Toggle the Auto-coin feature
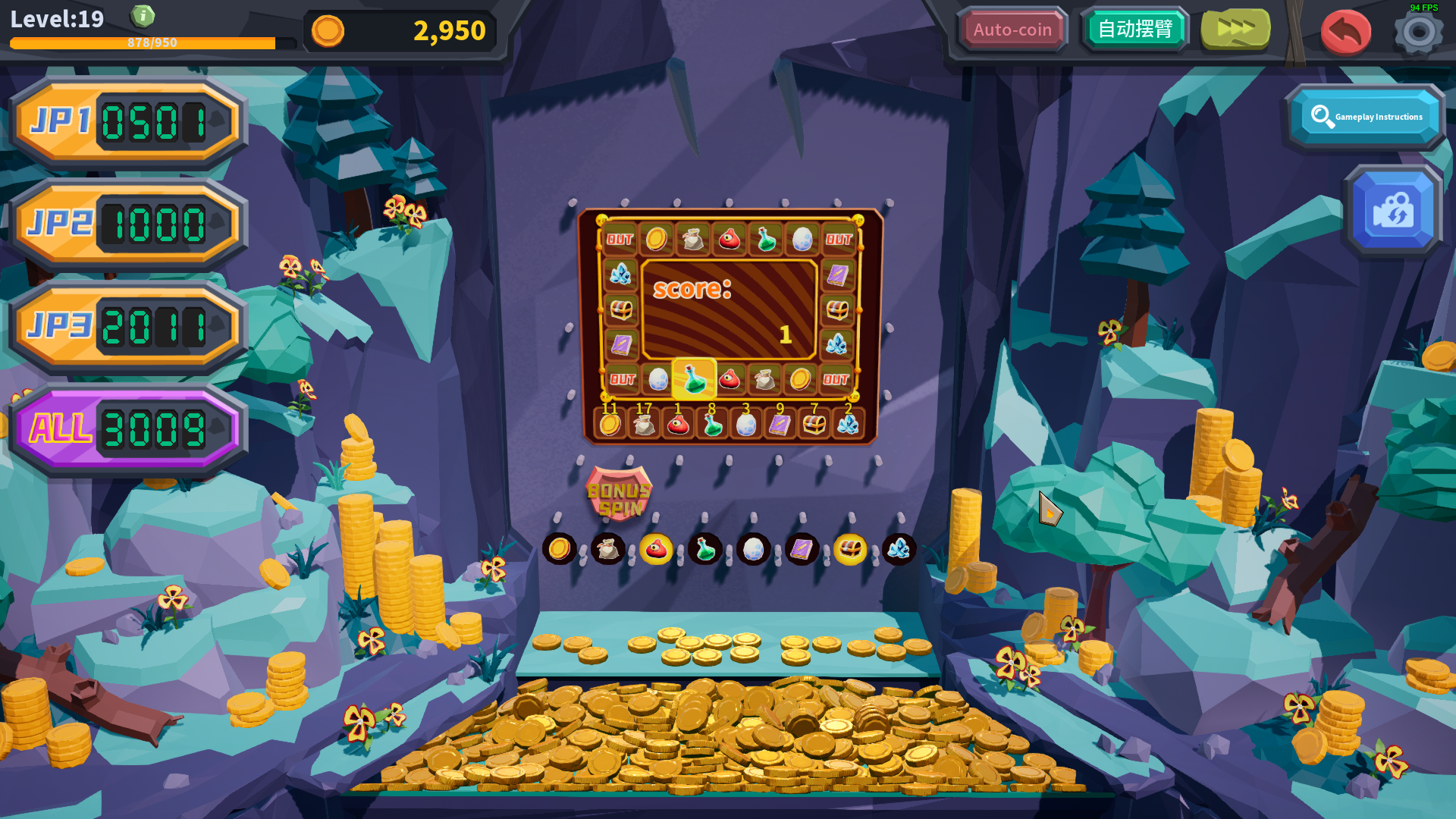This screenshot has width=1456, height=819. [1014, 30]
